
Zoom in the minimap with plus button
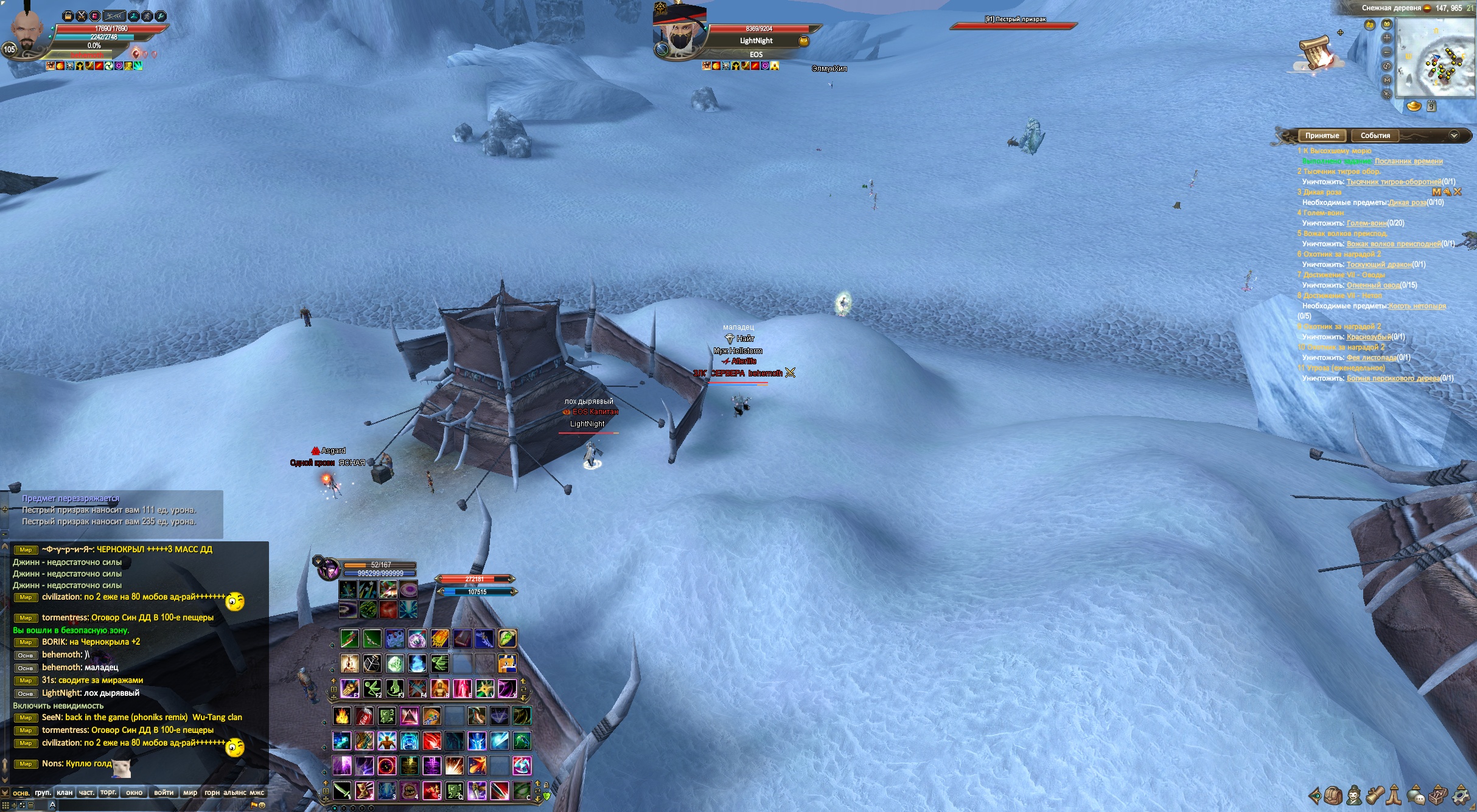pyautogui.click(x=1387, y=38)
